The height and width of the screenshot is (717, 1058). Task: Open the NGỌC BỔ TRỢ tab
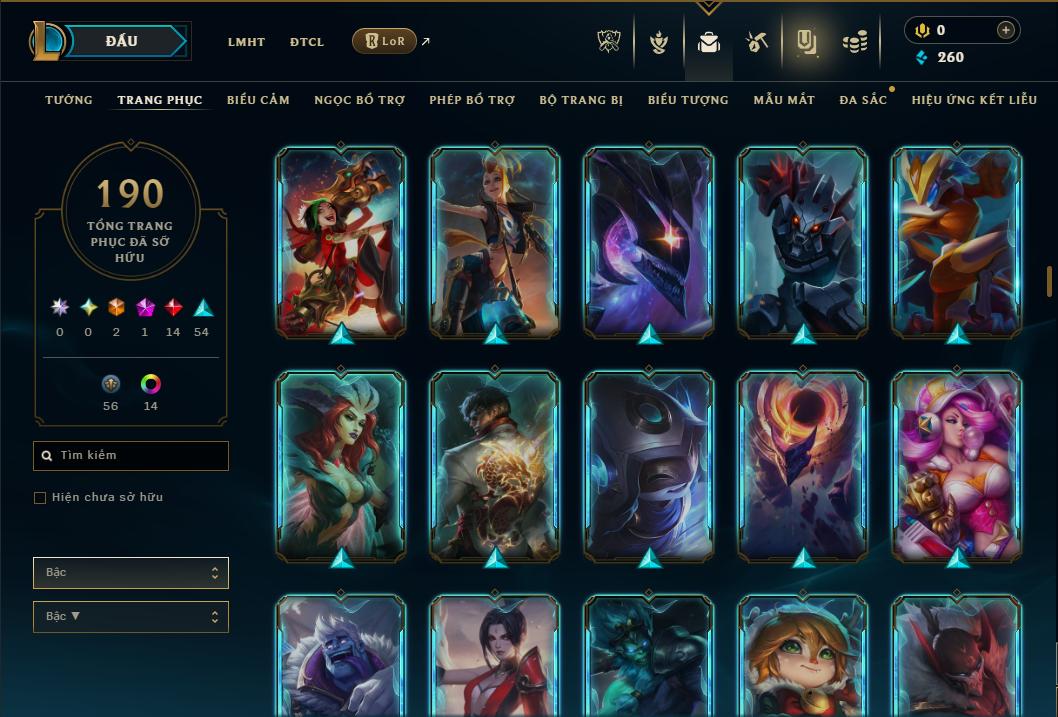click(359, 100)
